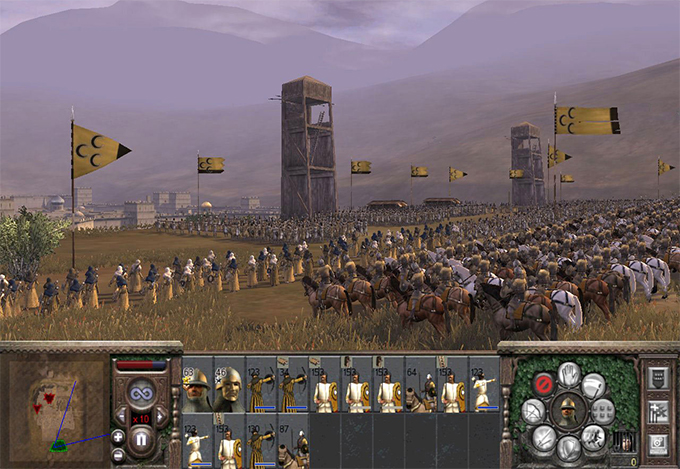680x469 pixels.
Task: Toggle the bow and arrow fire button
Action: pos(534,410)
